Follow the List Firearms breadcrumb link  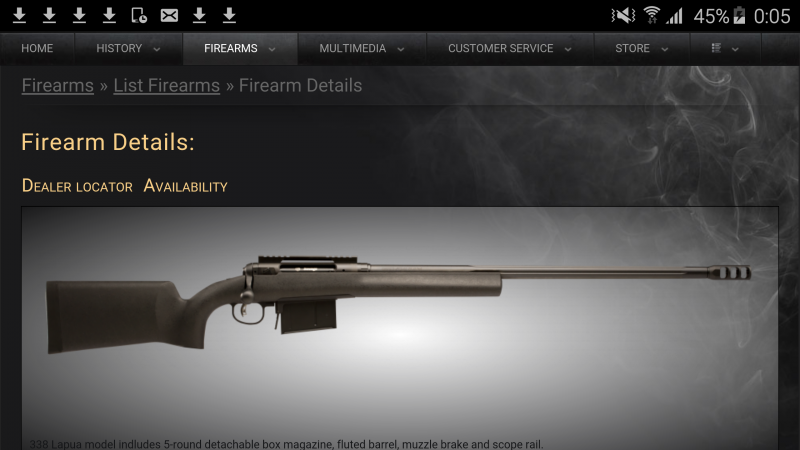[x=166, y=86]
